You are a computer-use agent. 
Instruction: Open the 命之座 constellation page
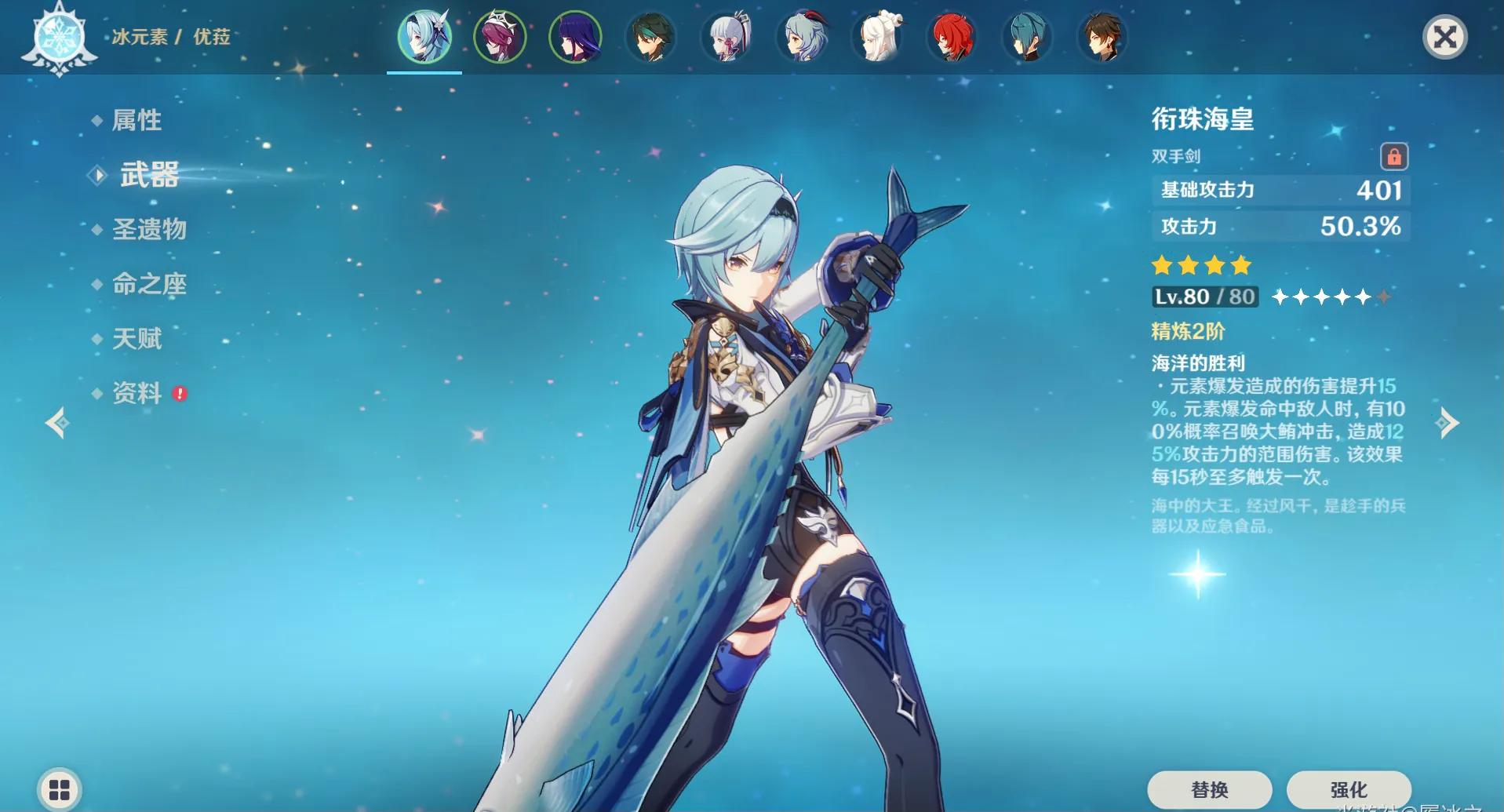tap(149, 284)
